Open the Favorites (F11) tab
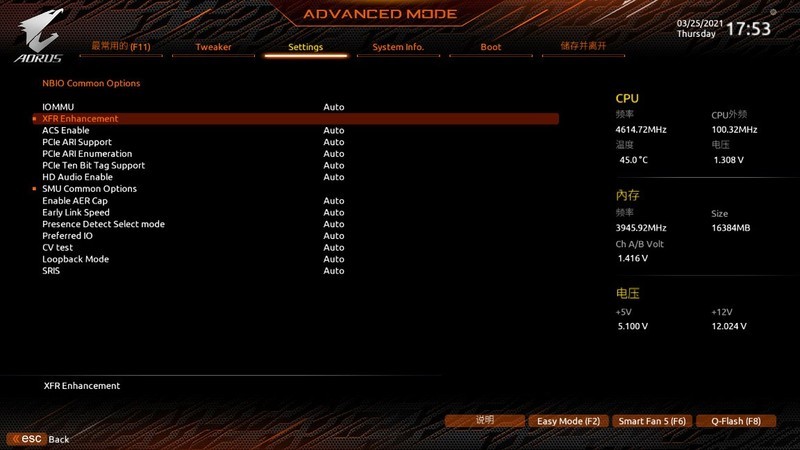Viewport: 800px width, 450px height. (118, 46)
